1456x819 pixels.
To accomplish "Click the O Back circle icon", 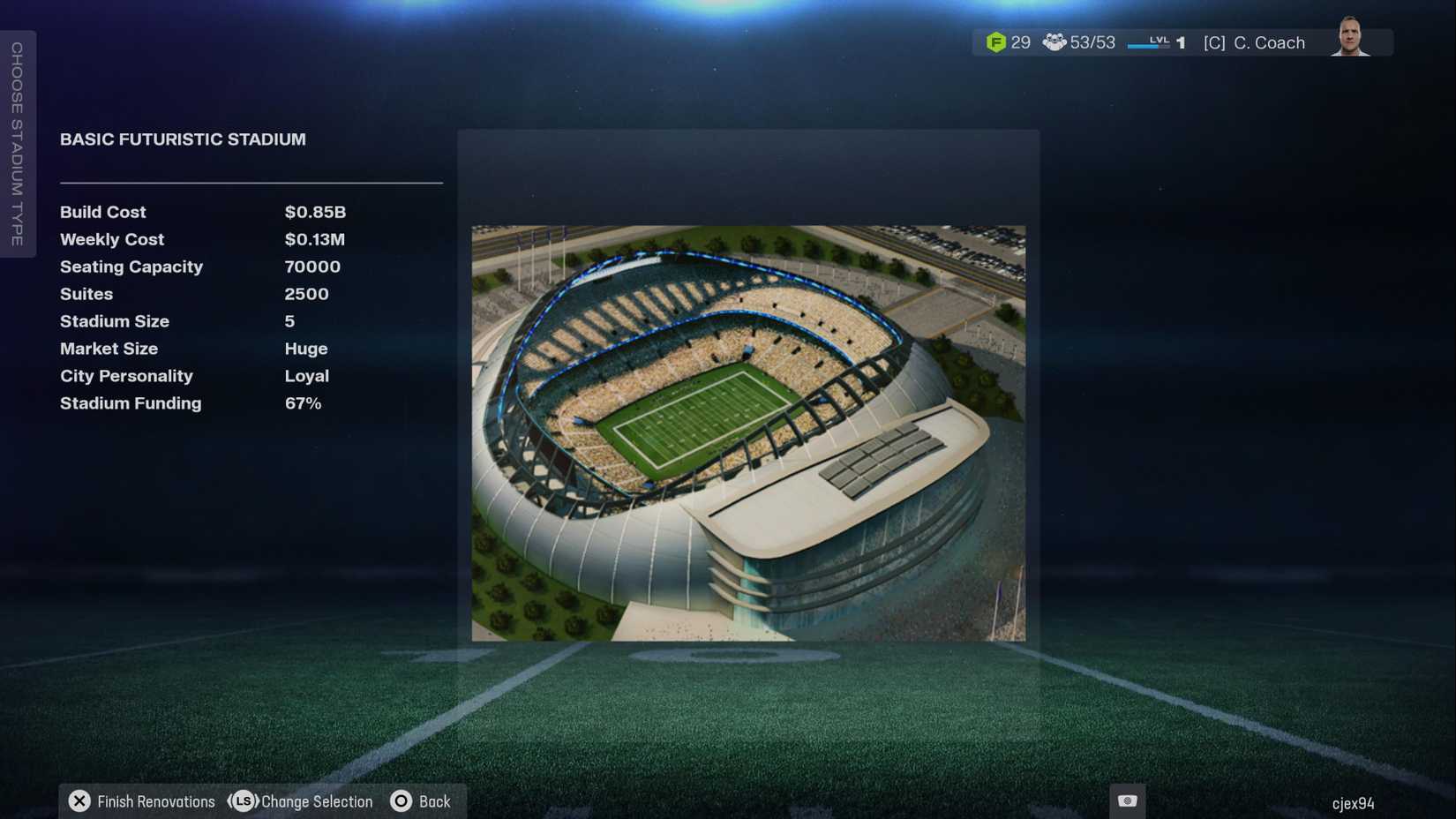I will click(402, 800).
